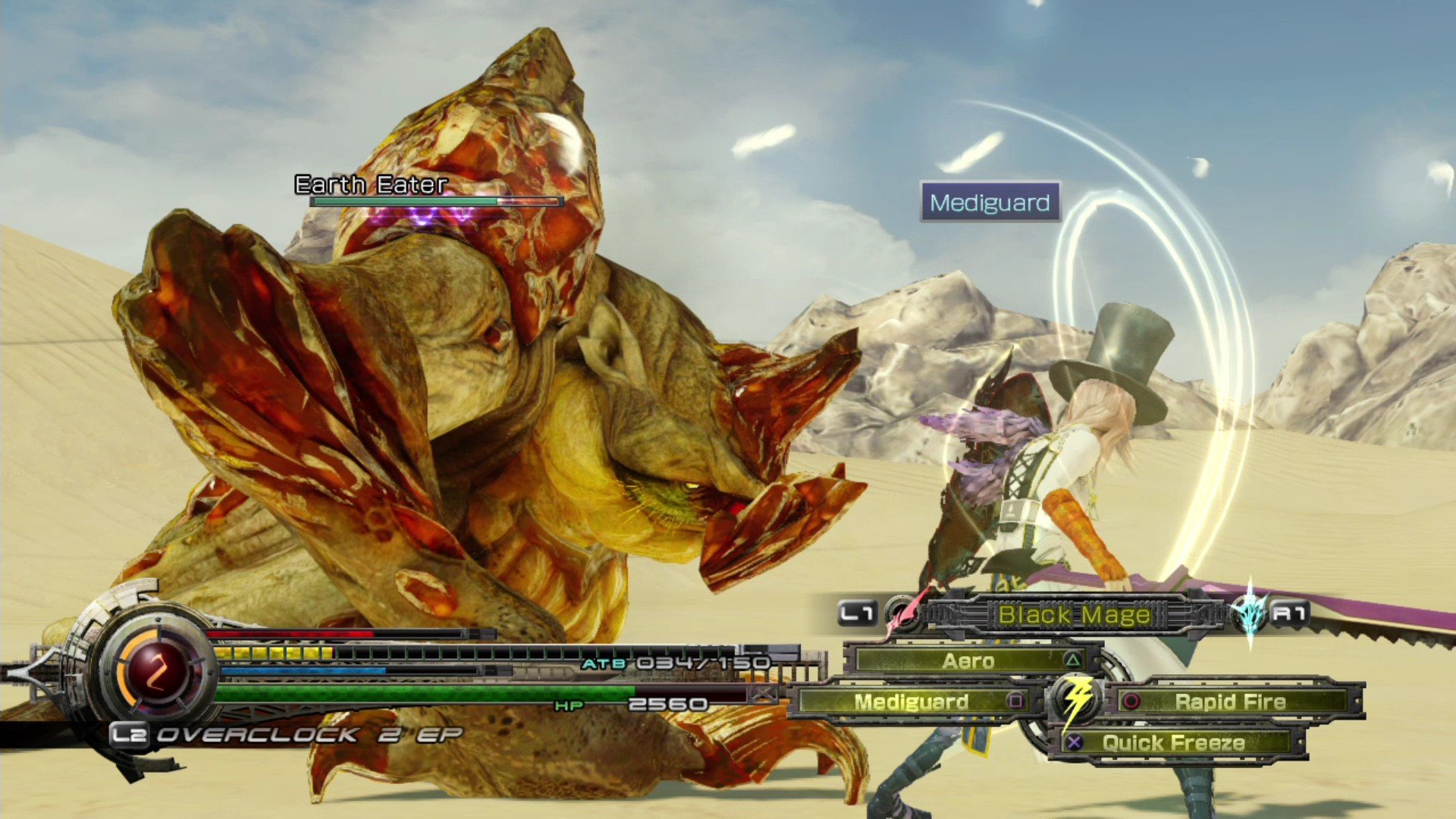Screen dimensions: 1456x819
Task: Cast the Aero ability
Action: tap(970, 661)
